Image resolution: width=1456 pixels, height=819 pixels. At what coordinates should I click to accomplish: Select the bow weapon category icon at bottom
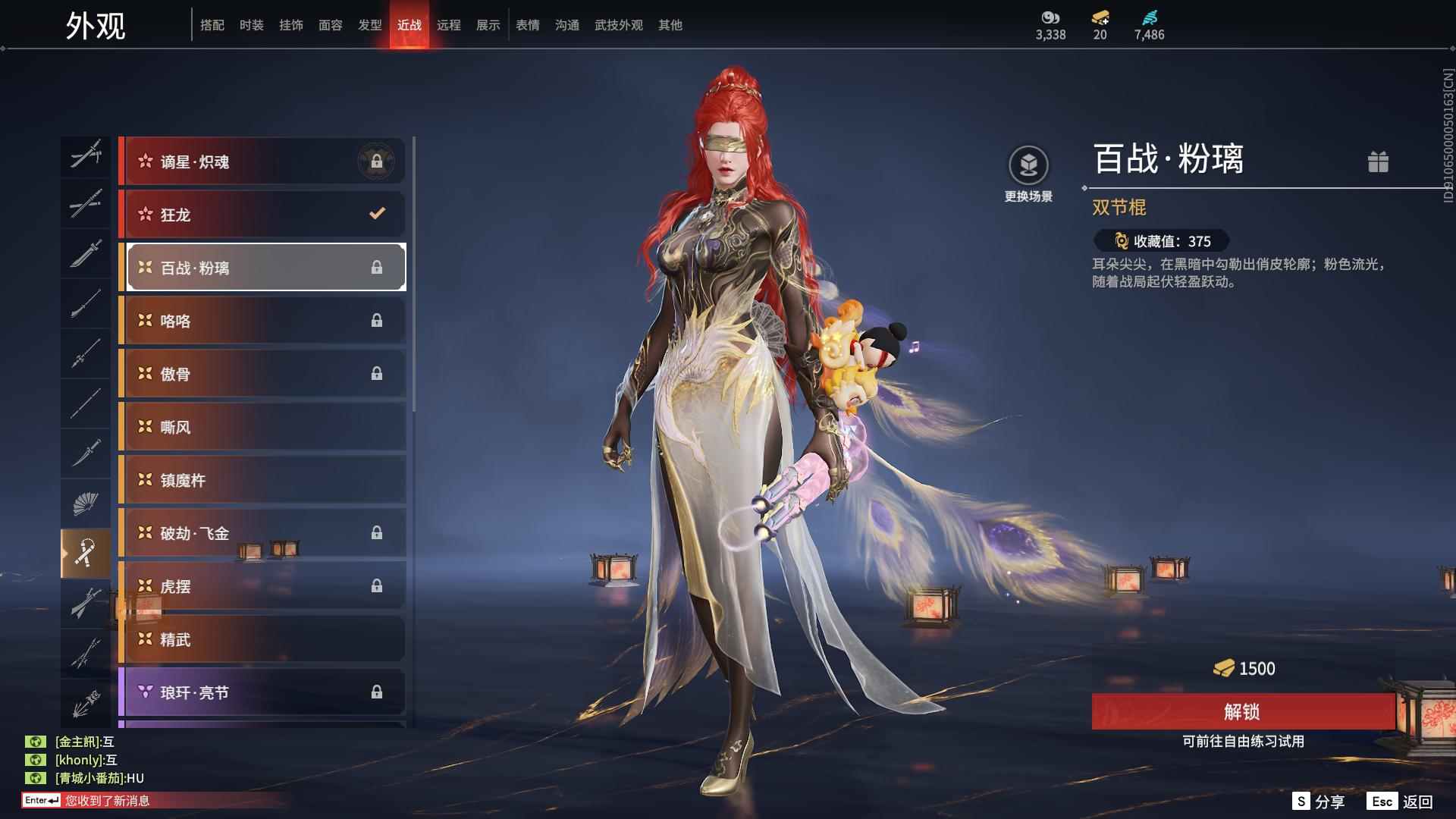click(86, 701)
